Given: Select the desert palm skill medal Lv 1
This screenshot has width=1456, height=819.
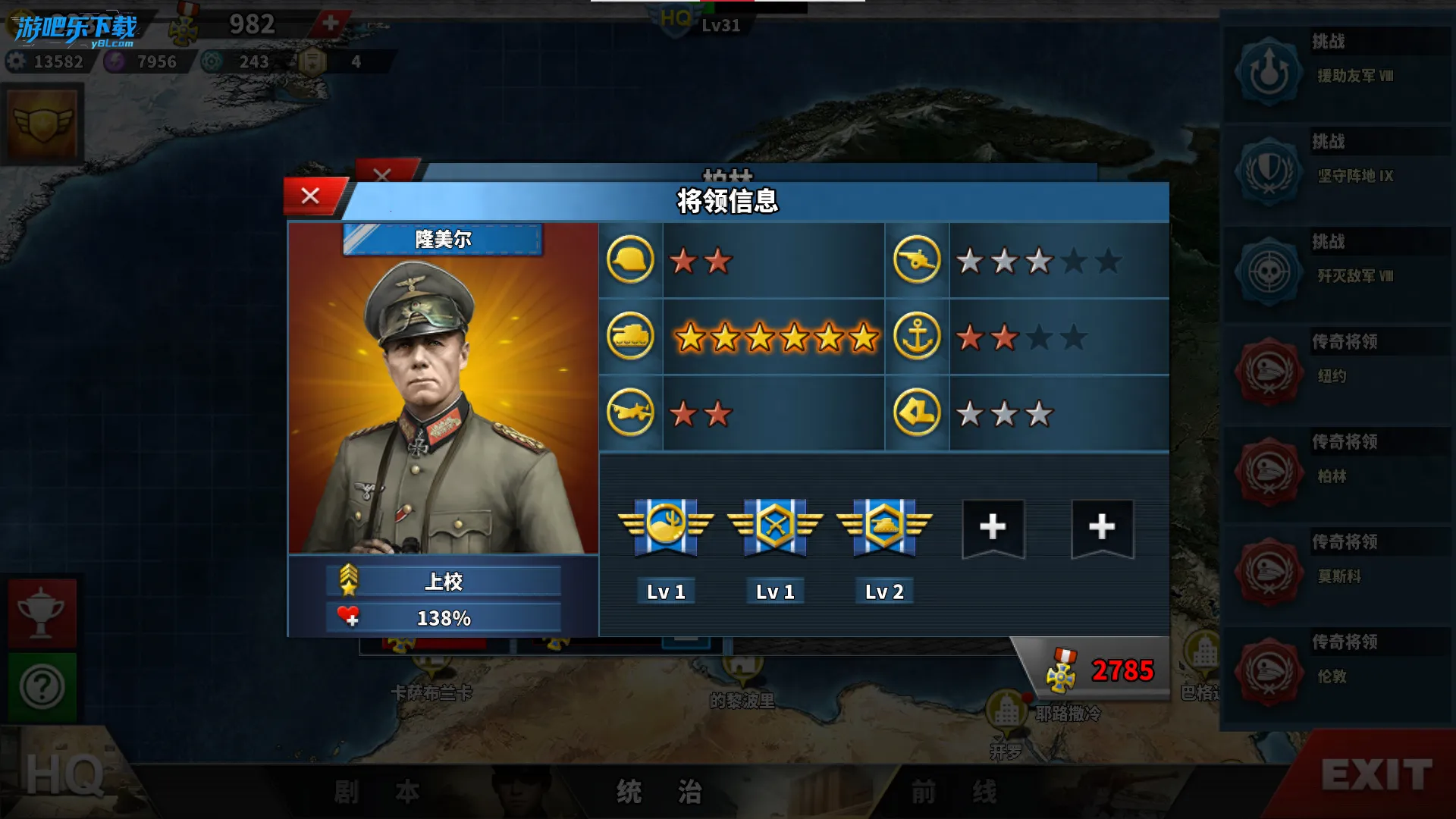Looking at the screenshot, I should (666, 526).
